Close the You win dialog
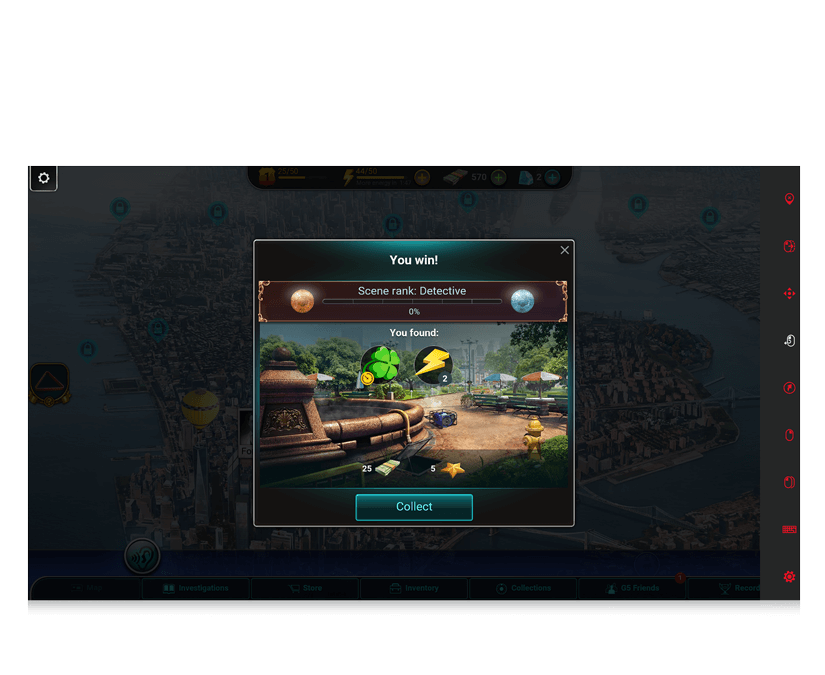 click(x=565, y=250)
